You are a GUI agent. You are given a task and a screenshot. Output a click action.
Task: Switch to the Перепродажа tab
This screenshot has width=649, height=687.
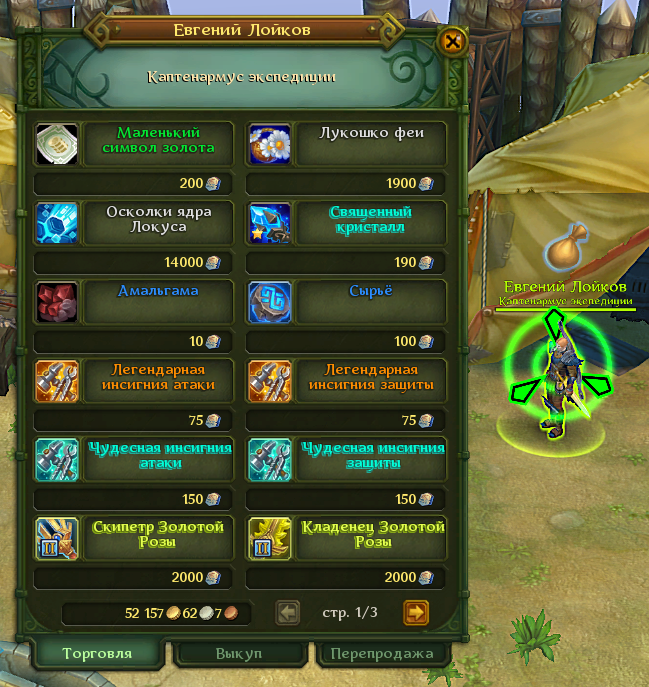[x=381, y=654]
